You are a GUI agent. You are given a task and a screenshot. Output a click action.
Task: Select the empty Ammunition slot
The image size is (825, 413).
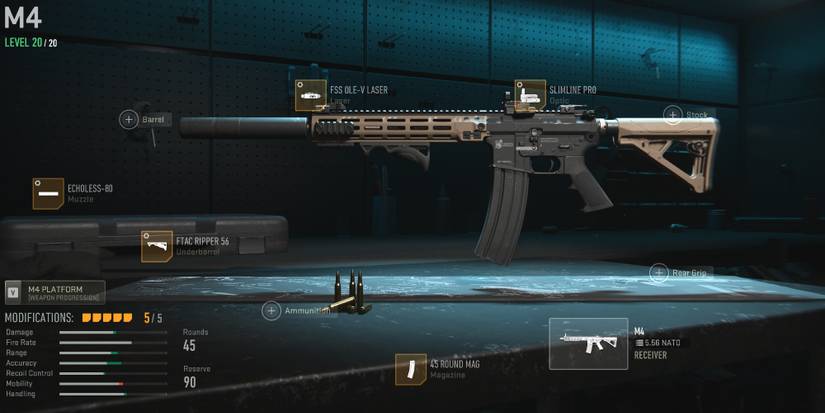(x=271, y=311)
